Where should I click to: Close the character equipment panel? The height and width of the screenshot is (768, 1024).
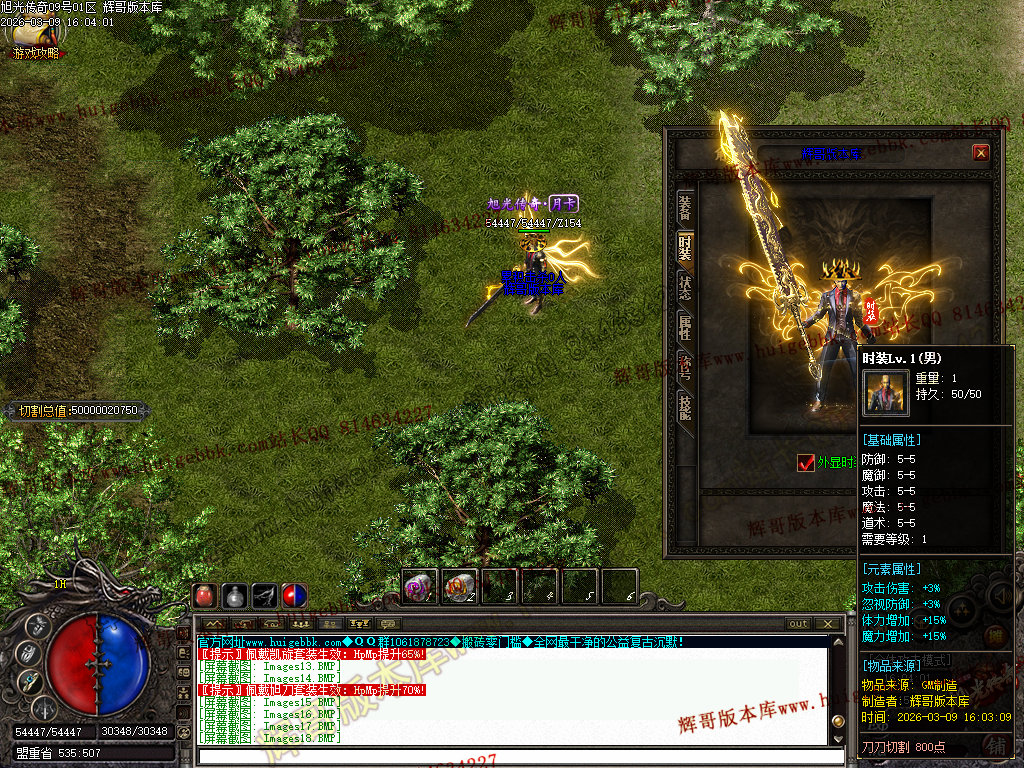[981, 153]
